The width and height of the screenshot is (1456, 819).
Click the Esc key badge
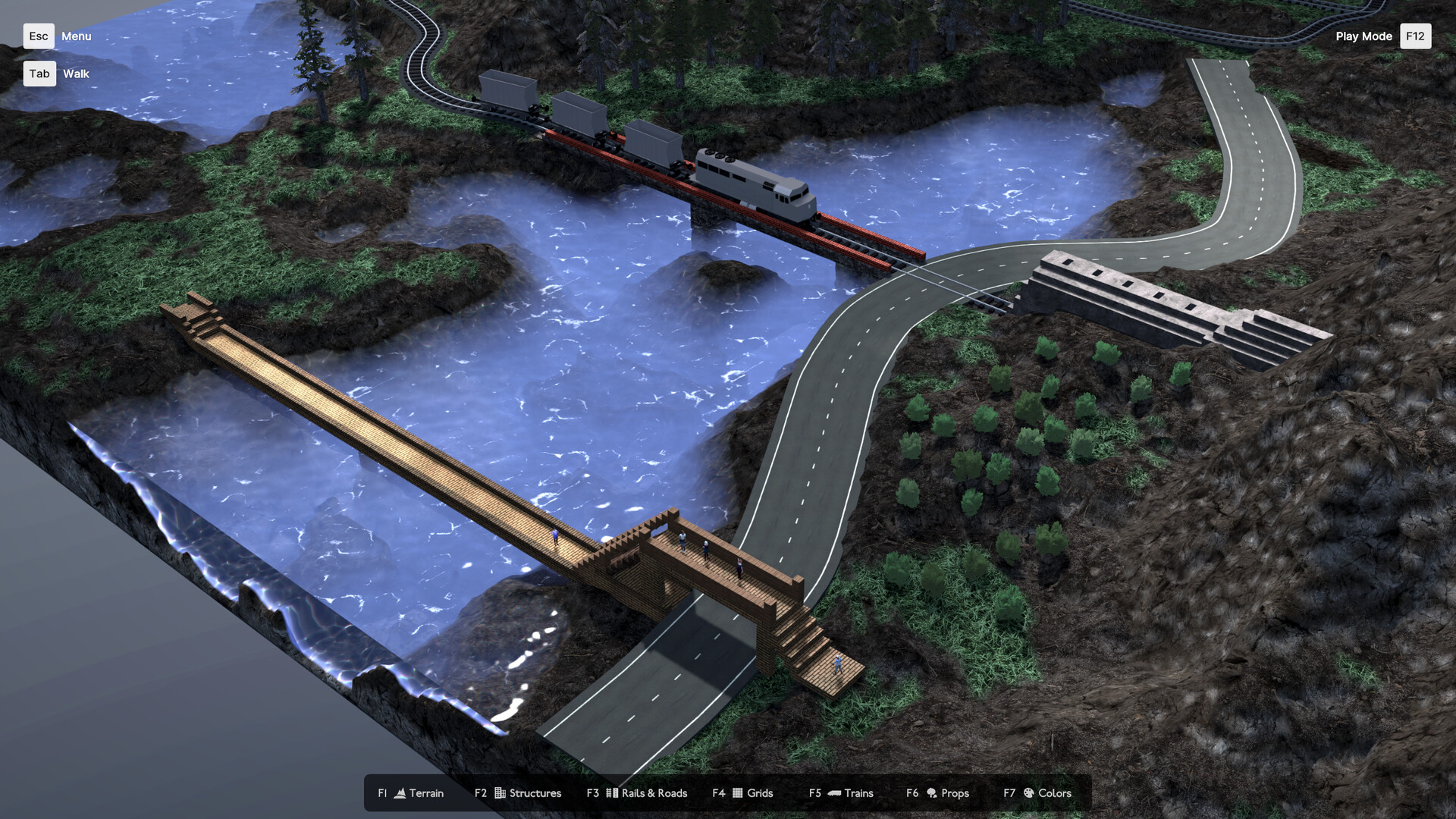click(39, 36)
